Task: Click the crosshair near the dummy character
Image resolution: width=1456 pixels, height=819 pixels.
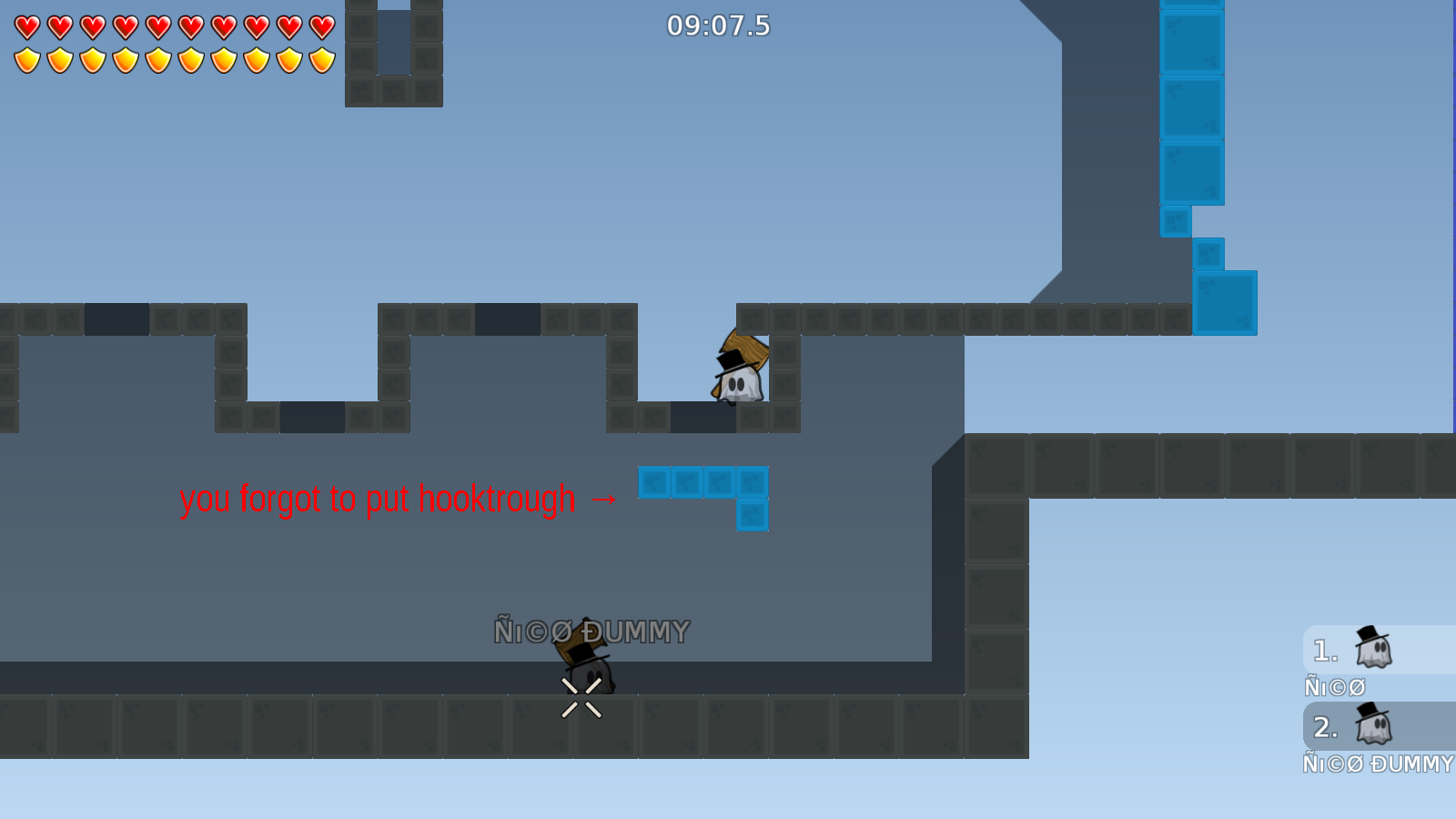Action: 580,696
